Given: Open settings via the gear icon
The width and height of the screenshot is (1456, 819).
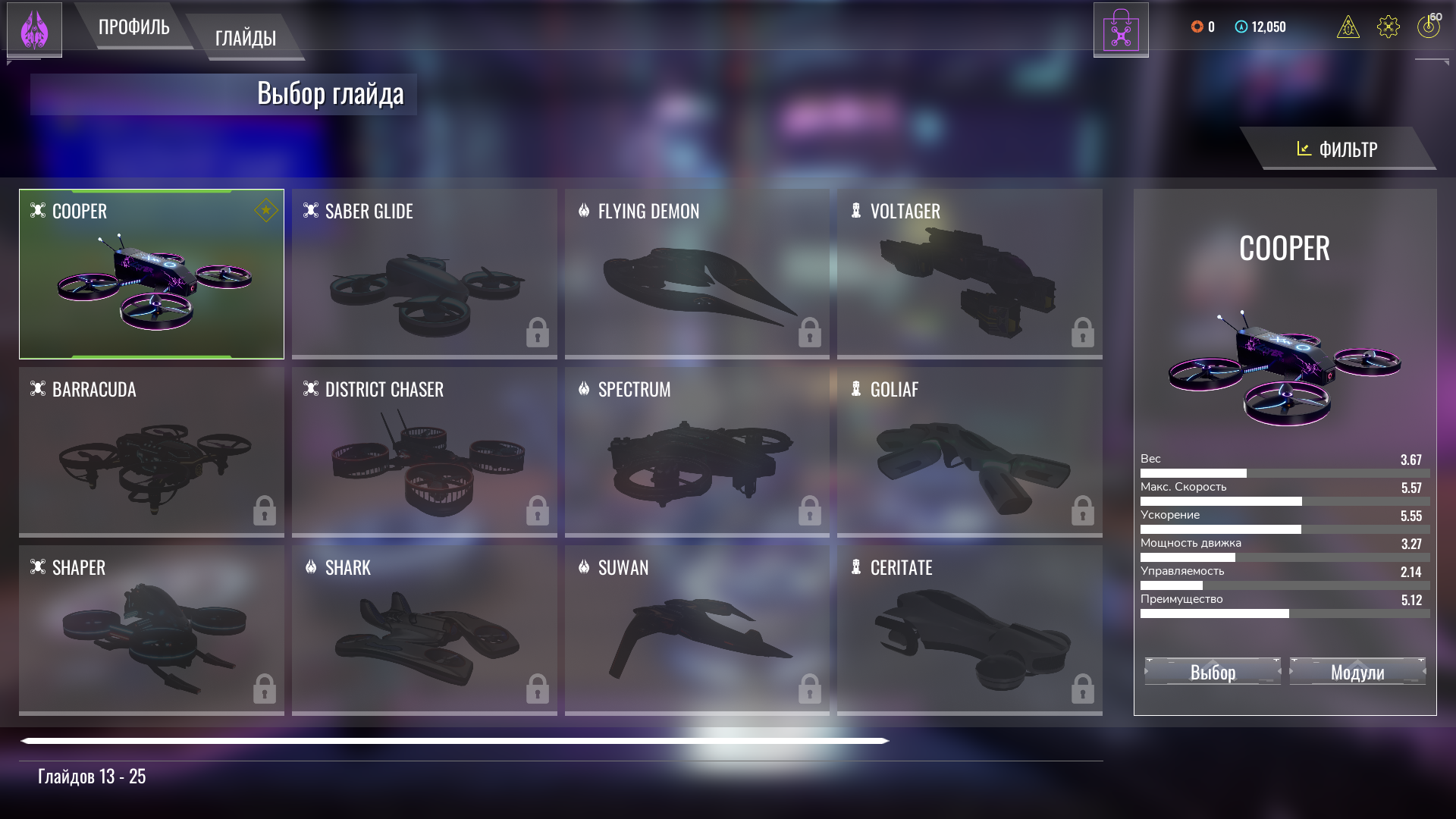Looking at the screenshot, I should (1388, 27).
